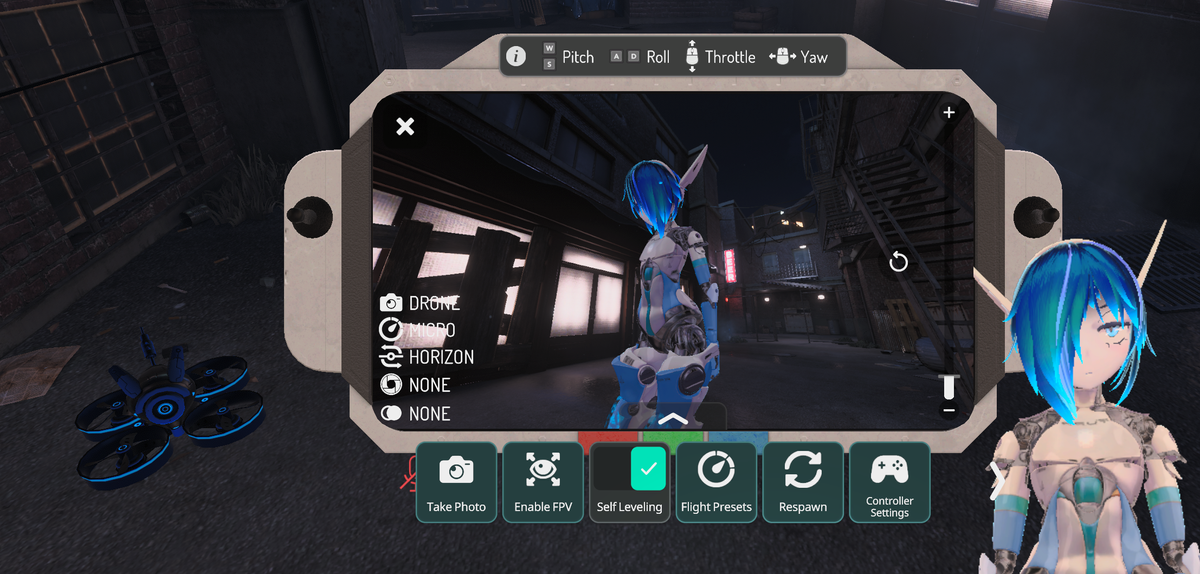Respawn the drone
Image resolution: width=1200 pixels, height=574 pixels.
point(803,481)
